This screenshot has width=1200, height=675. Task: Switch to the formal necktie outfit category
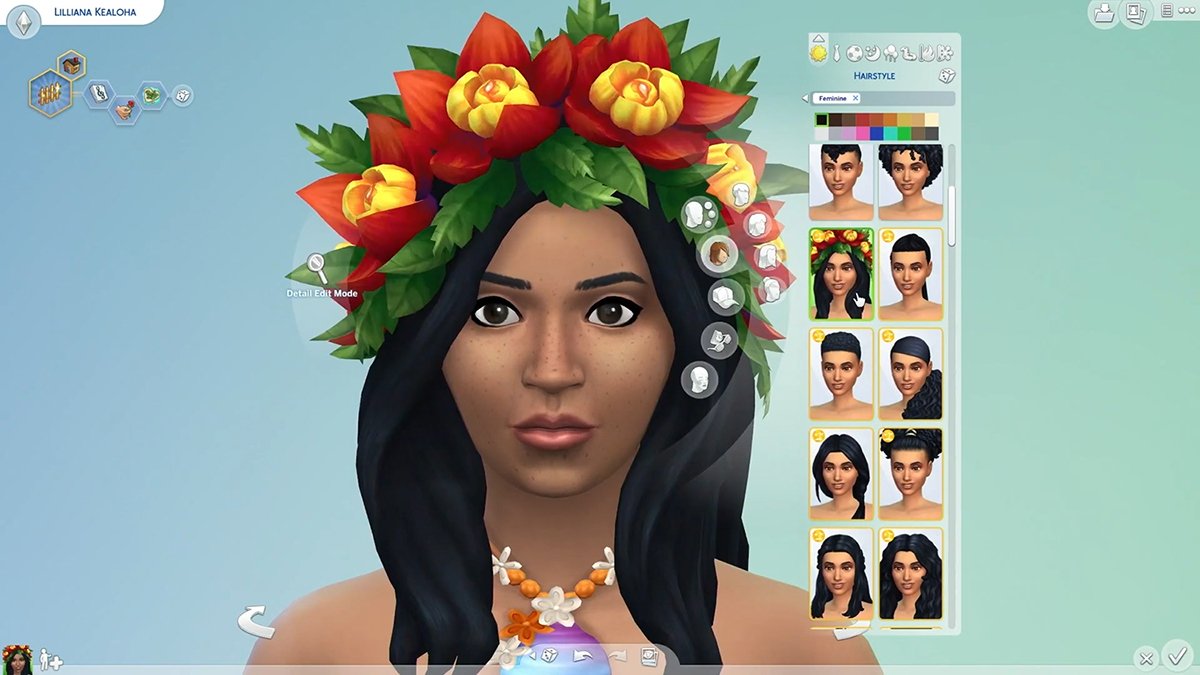click(837, 53)
